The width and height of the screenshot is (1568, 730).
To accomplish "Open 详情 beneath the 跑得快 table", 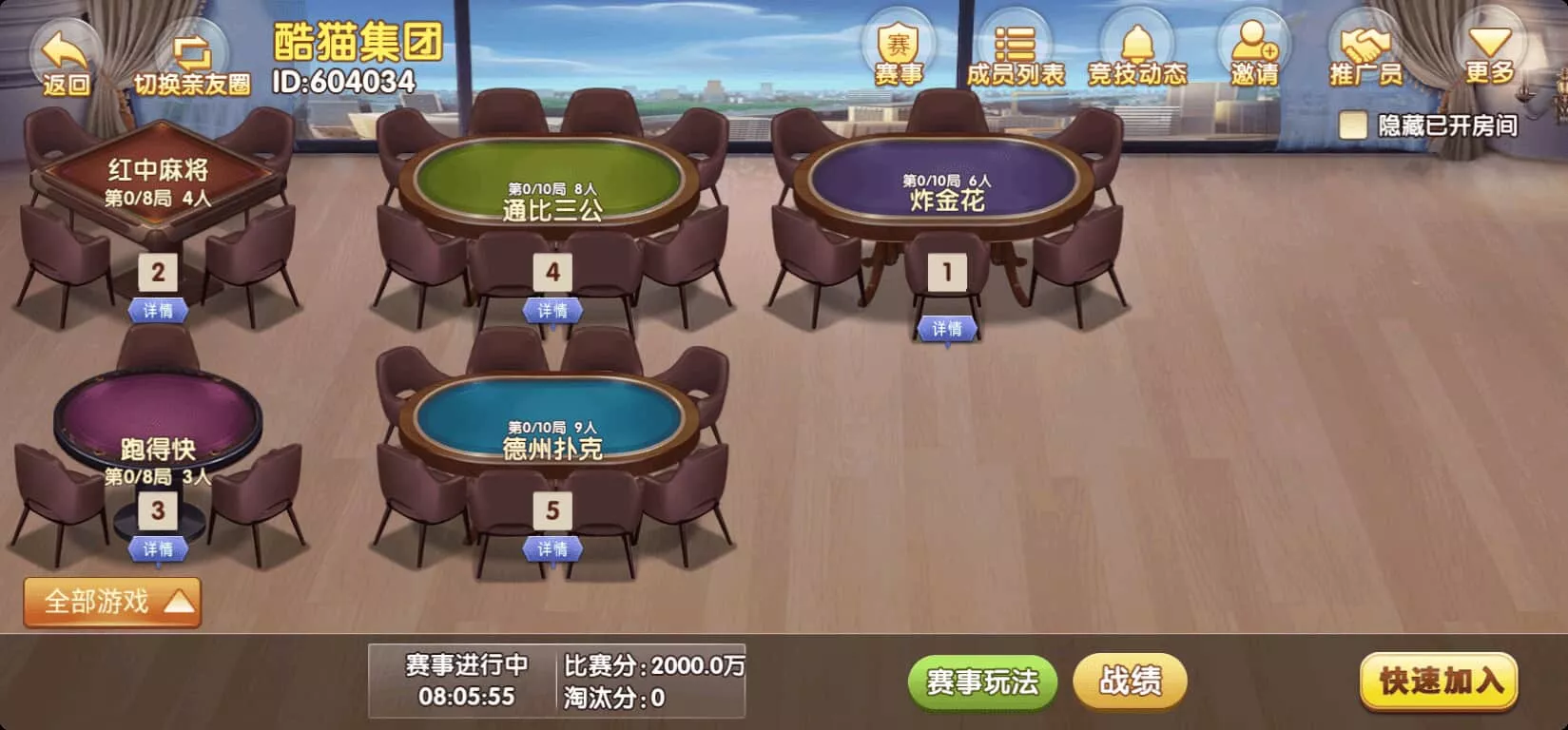I will click(x=156, y=548).
